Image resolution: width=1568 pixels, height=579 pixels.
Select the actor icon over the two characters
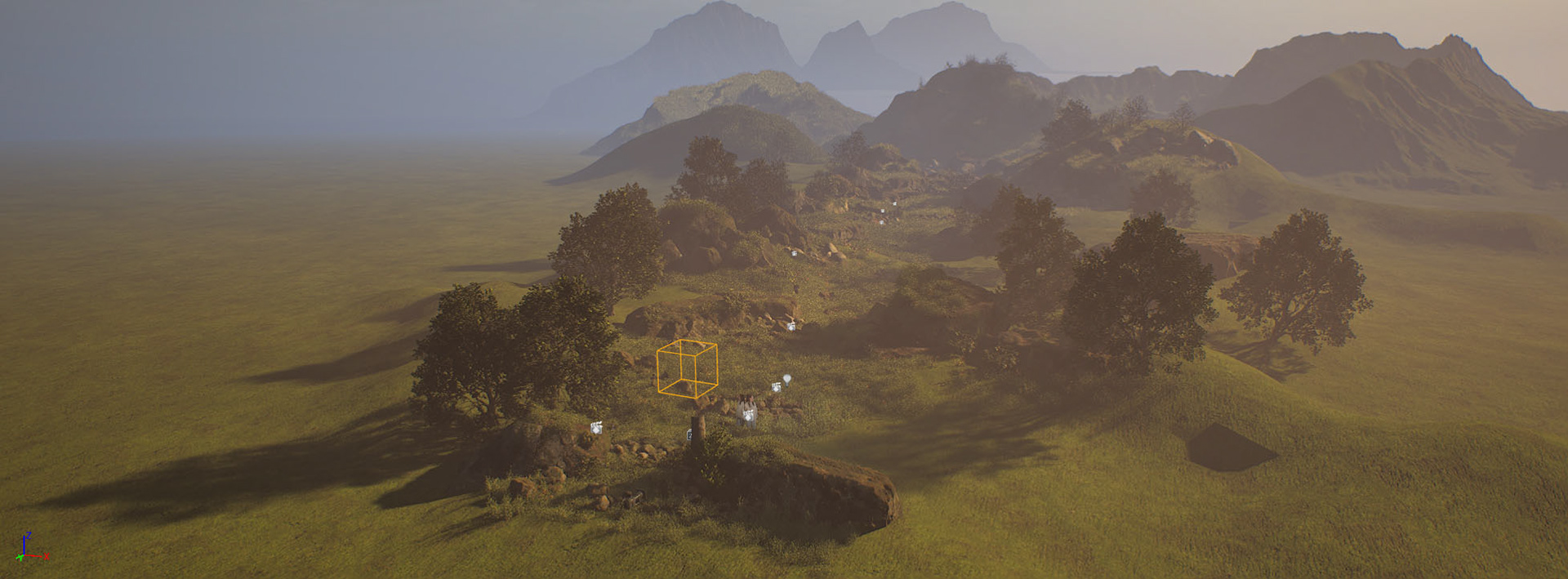747,415
